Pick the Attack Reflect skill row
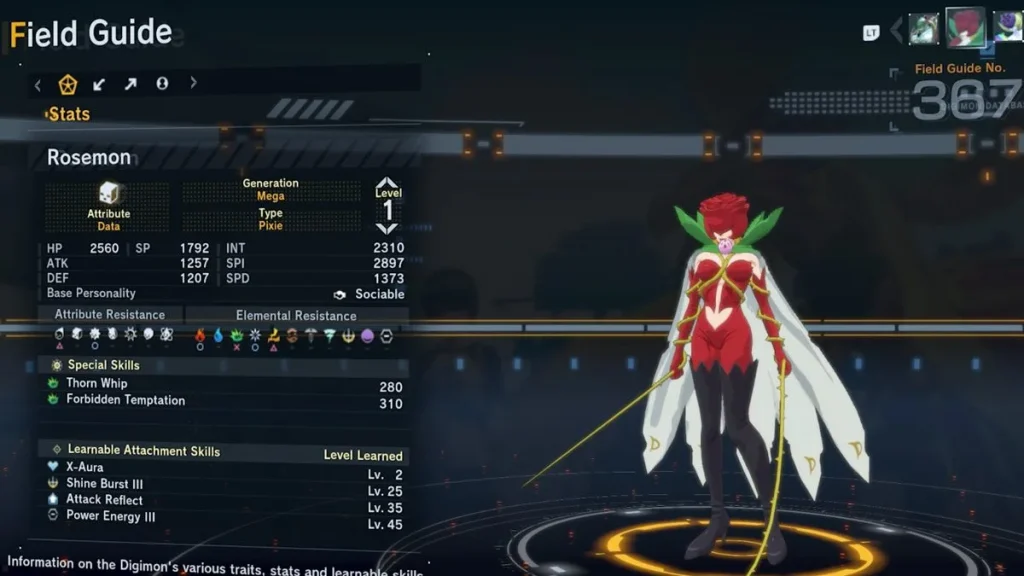This screenshot has width=1024, height=576. click(104, 500)
